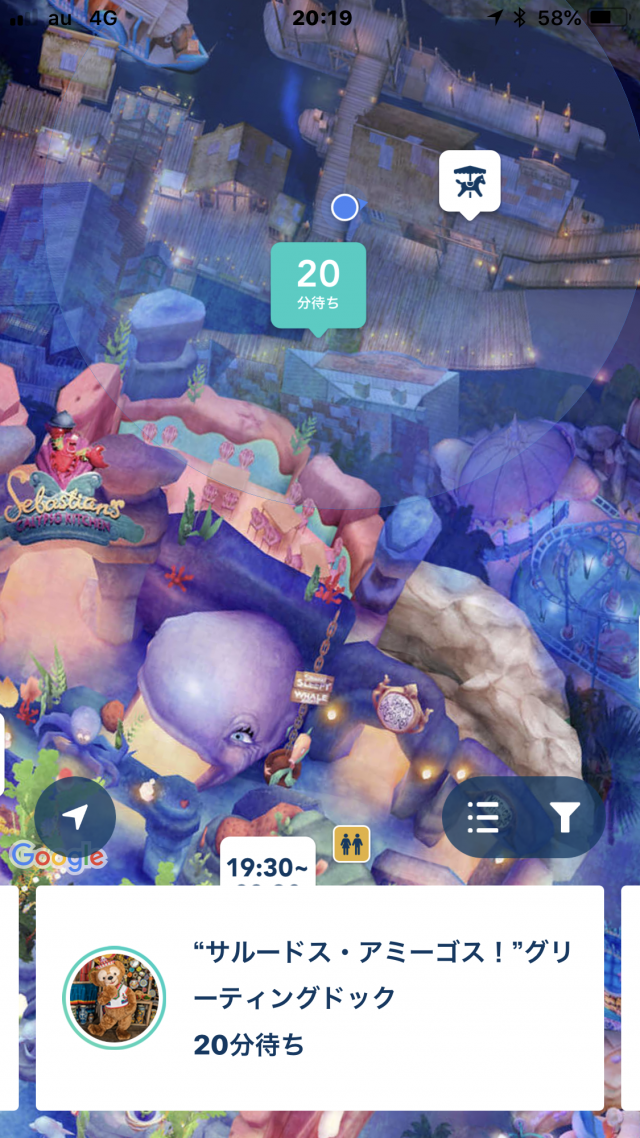The height and width of the screenshot is (1138, 640).
Task: Open the list view button
Action: tap(483, 818)
